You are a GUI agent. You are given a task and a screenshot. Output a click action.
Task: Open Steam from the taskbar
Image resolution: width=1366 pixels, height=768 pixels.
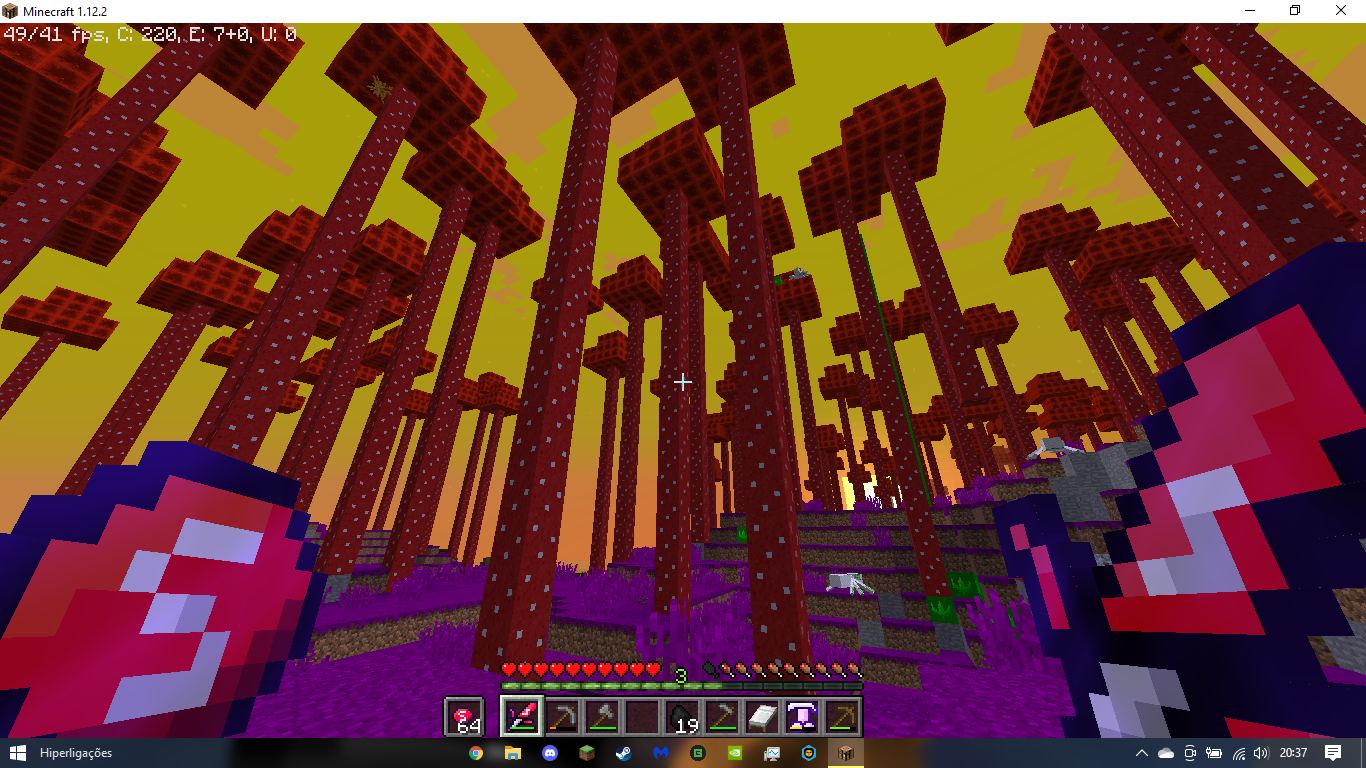[624, 755]
